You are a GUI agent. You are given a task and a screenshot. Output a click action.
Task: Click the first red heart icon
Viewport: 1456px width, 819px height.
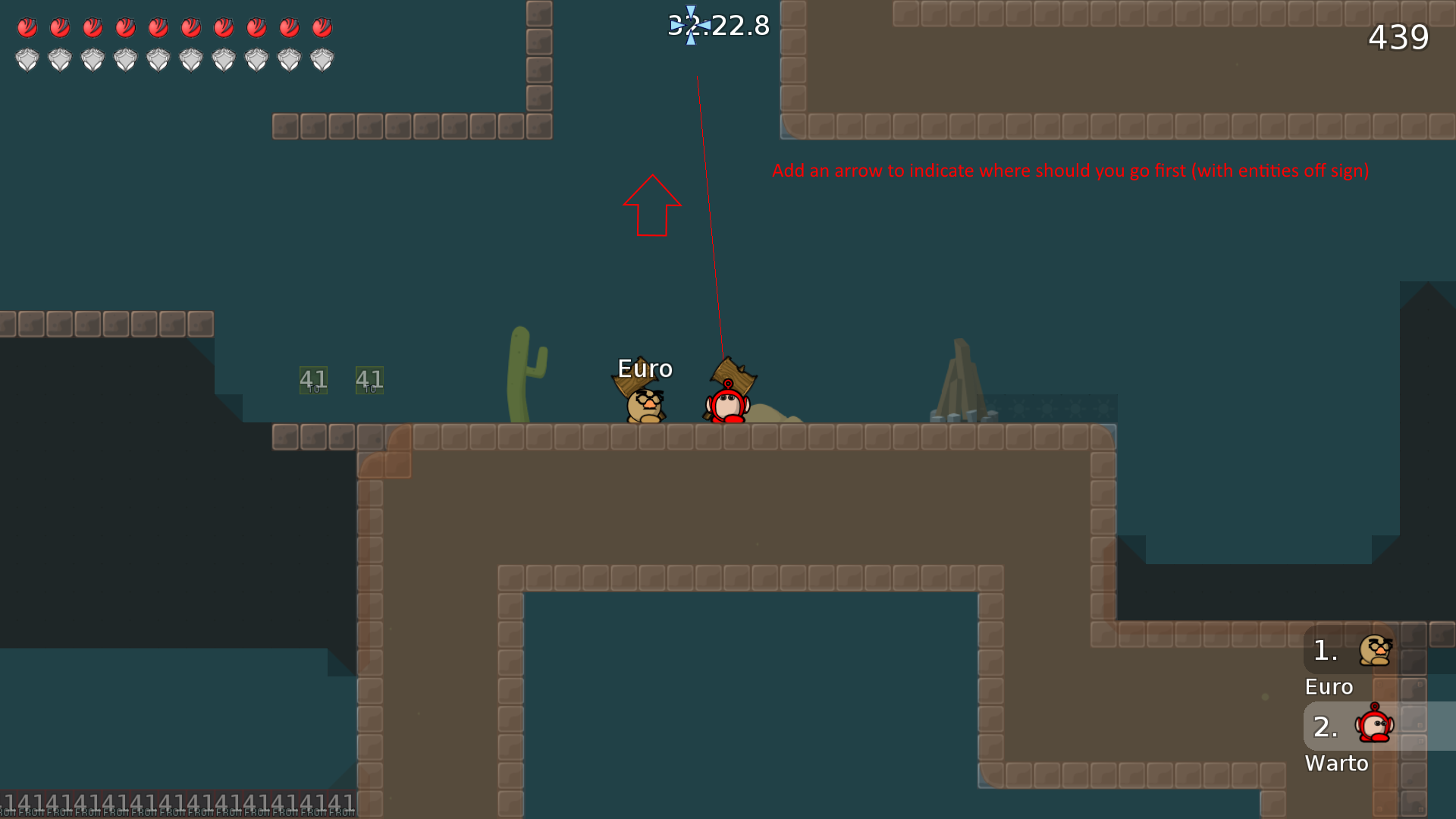(27, 28)
